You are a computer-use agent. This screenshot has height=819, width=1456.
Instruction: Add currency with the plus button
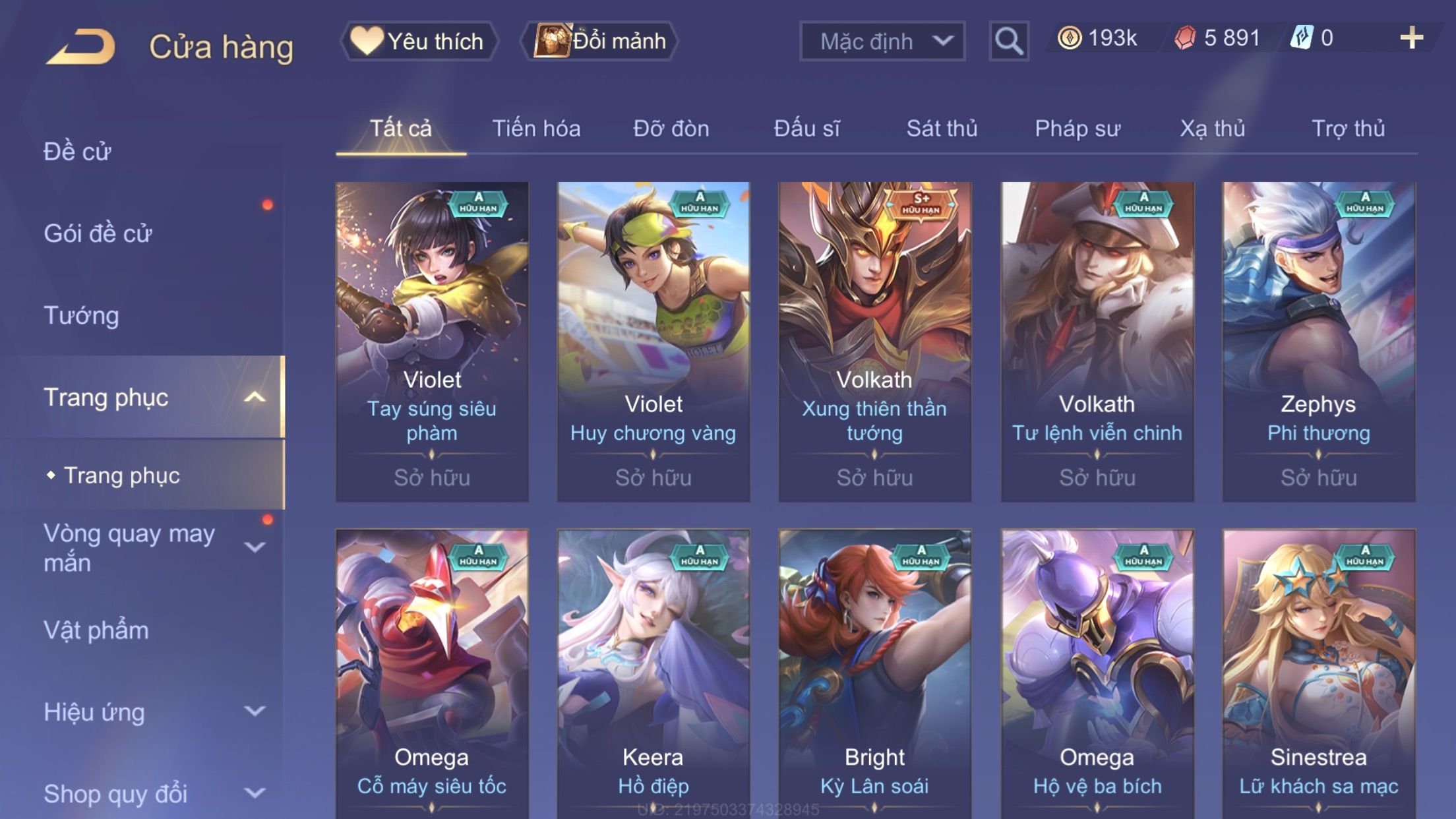tap(1411, 38)
